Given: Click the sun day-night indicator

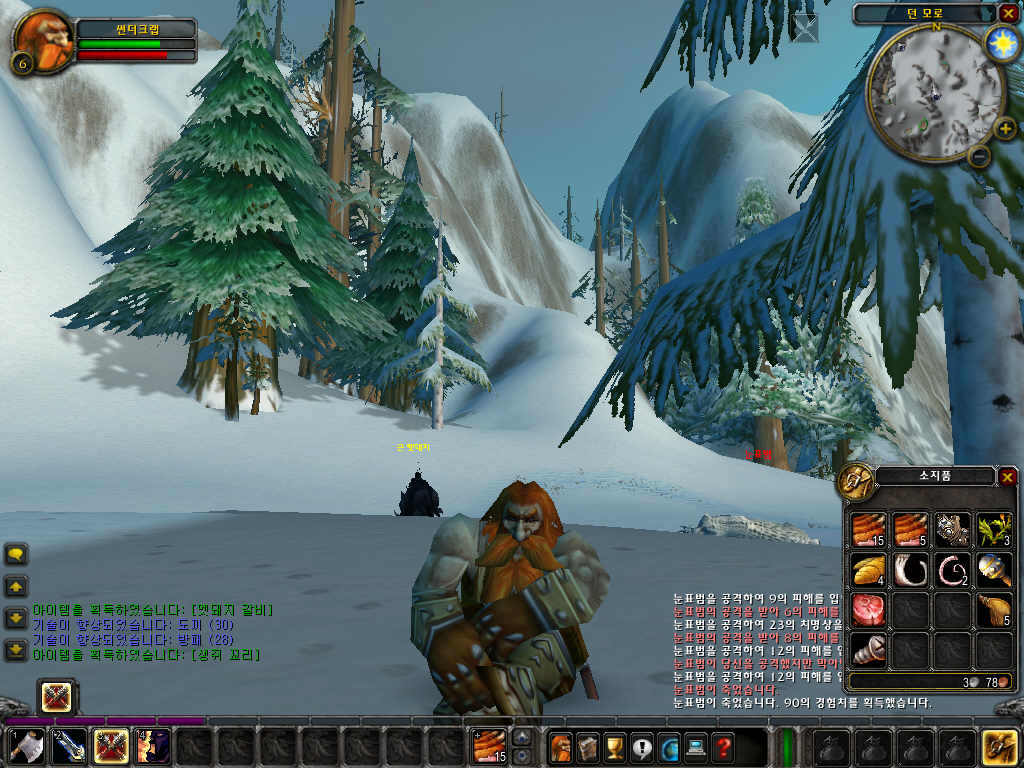Looking at the screenshot, I should click(x=1000, y=42).
